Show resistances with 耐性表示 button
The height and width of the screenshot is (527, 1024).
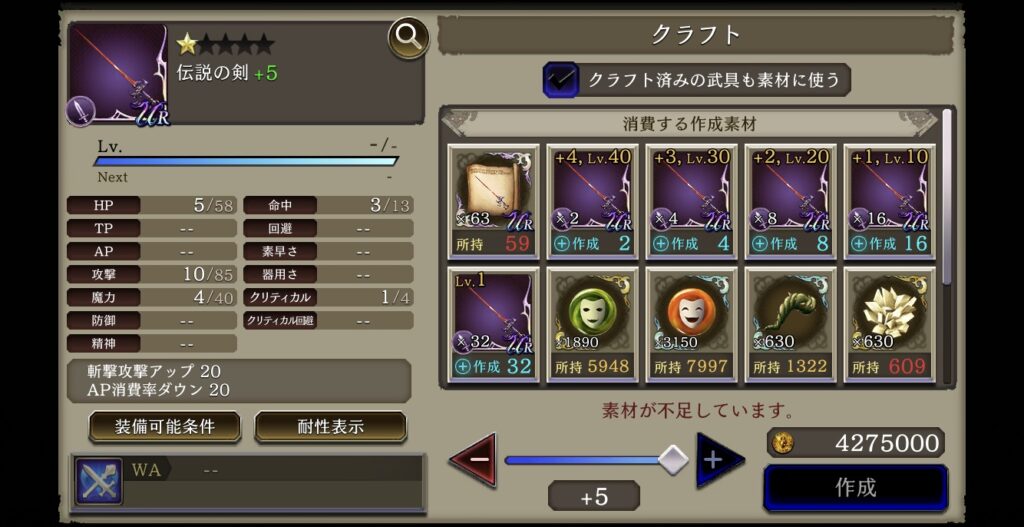coord(330,427)
